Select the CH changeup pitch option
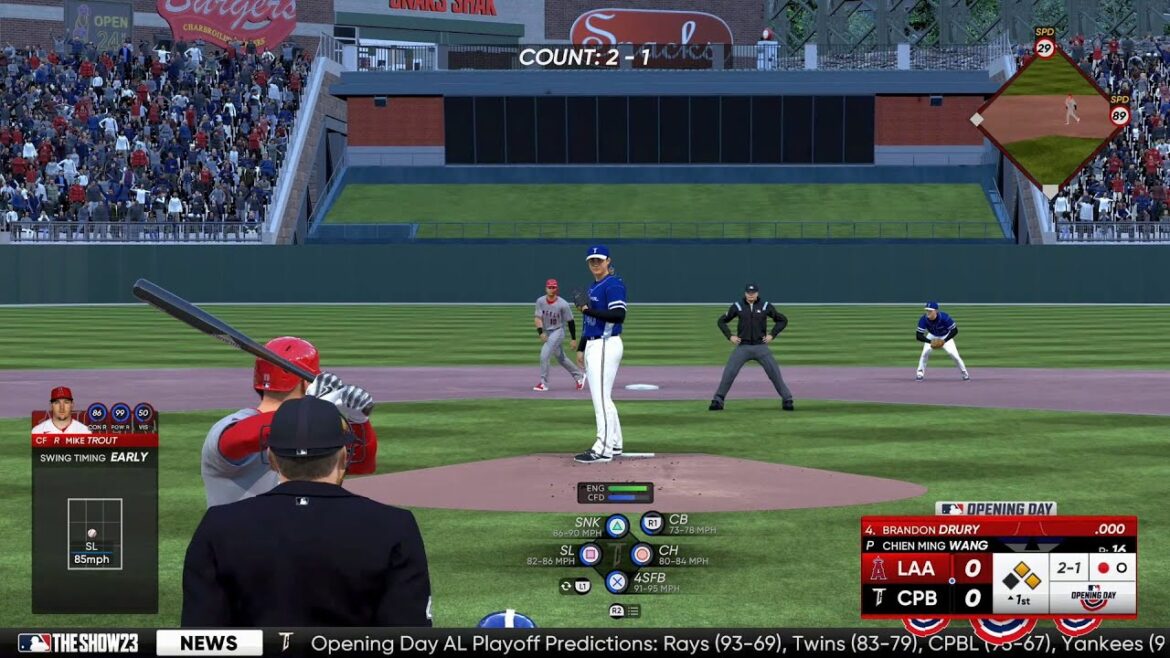 [641, 554]
